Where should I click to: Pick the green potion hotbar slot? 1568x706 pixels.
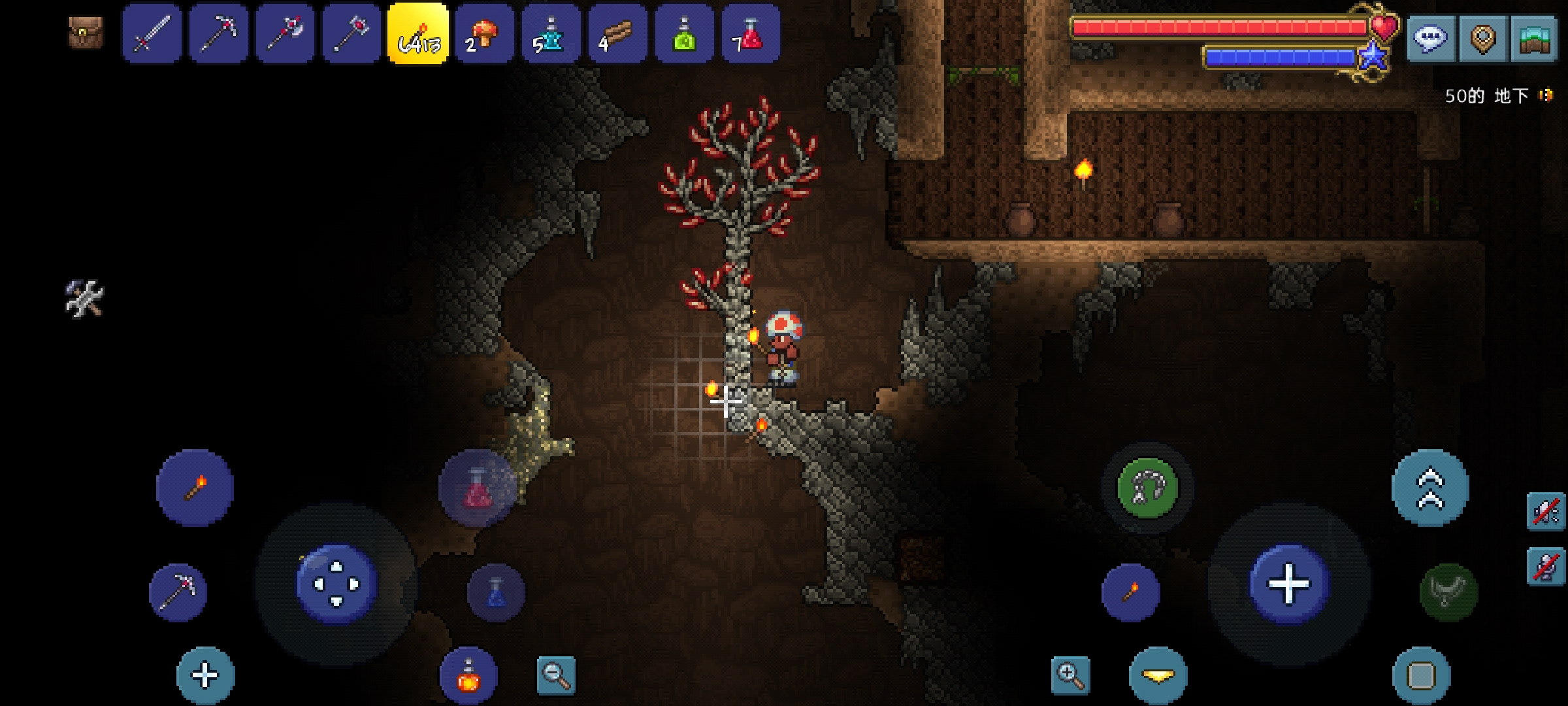[684, 34]
